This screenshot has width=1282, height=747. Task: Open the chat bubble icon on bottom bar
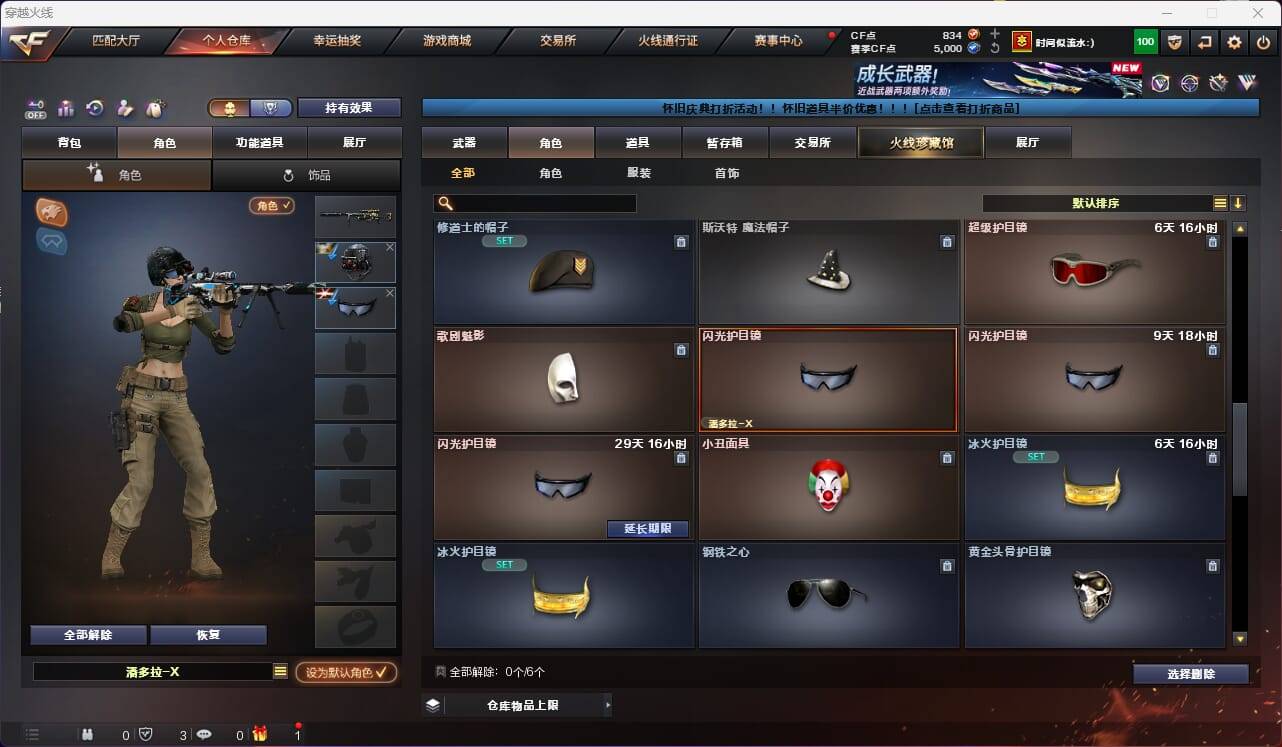click(203, 735)
